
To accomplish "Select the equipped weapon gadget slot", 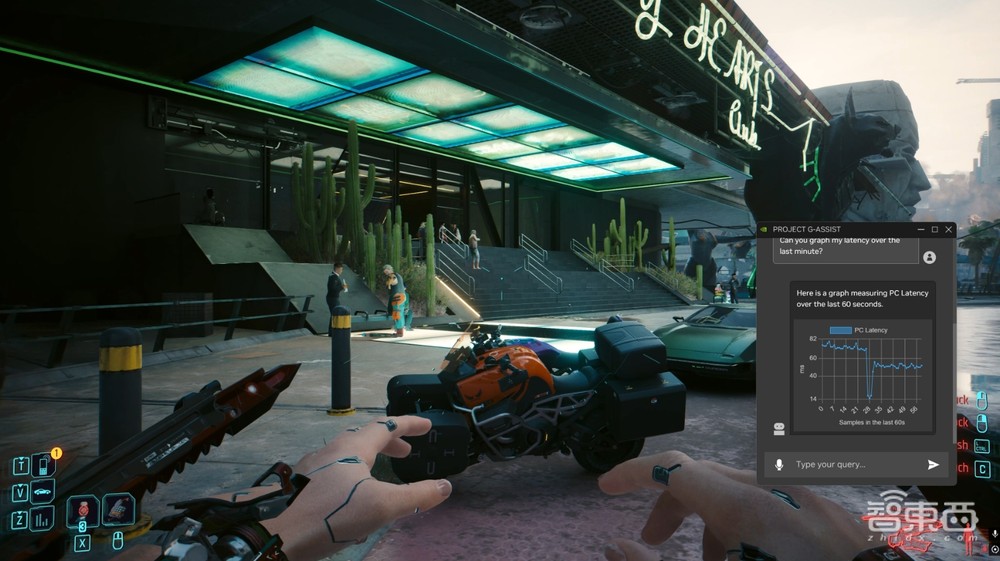I will click(118, 510).
